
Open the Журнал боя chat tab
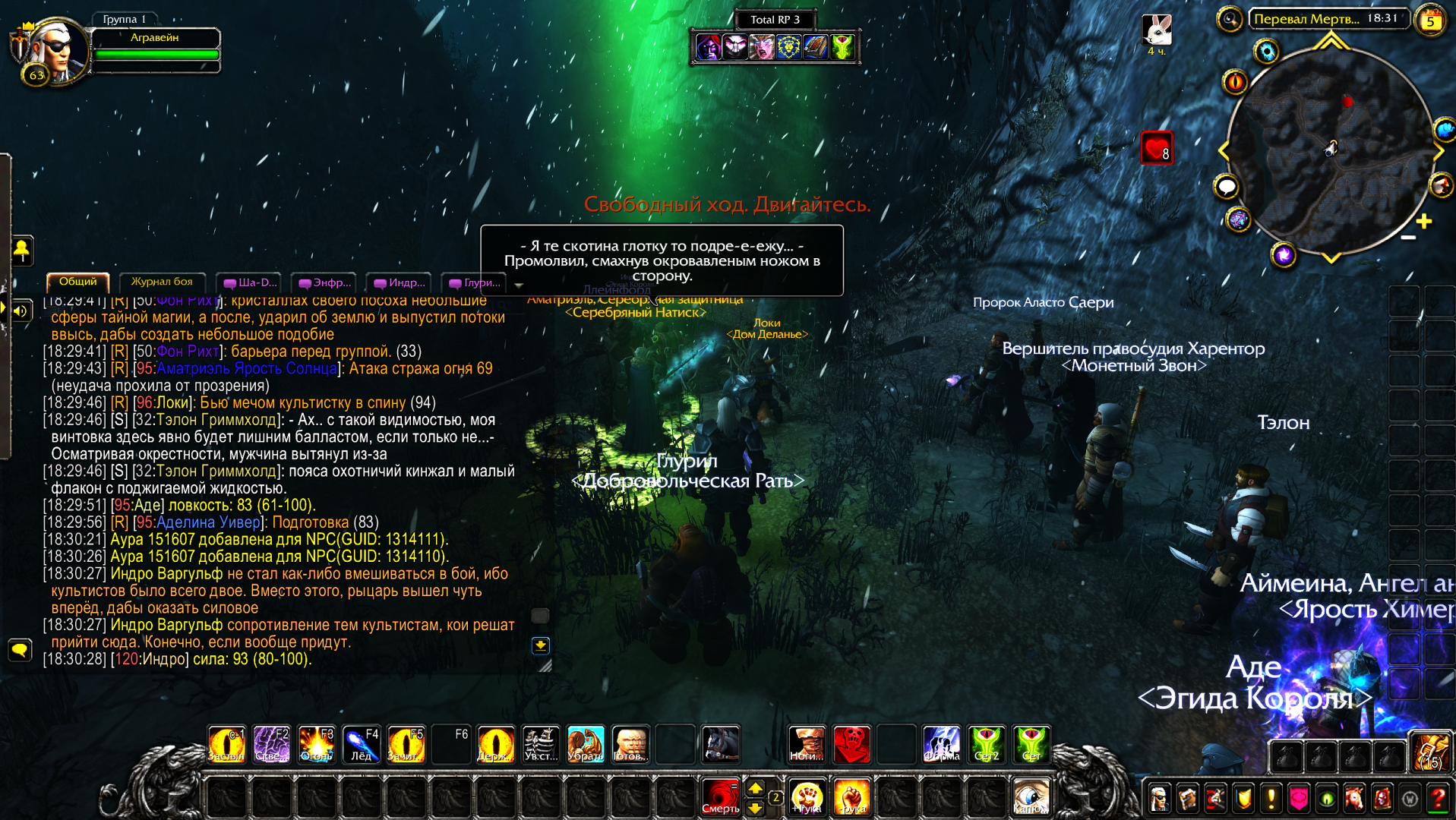[162, 282]
